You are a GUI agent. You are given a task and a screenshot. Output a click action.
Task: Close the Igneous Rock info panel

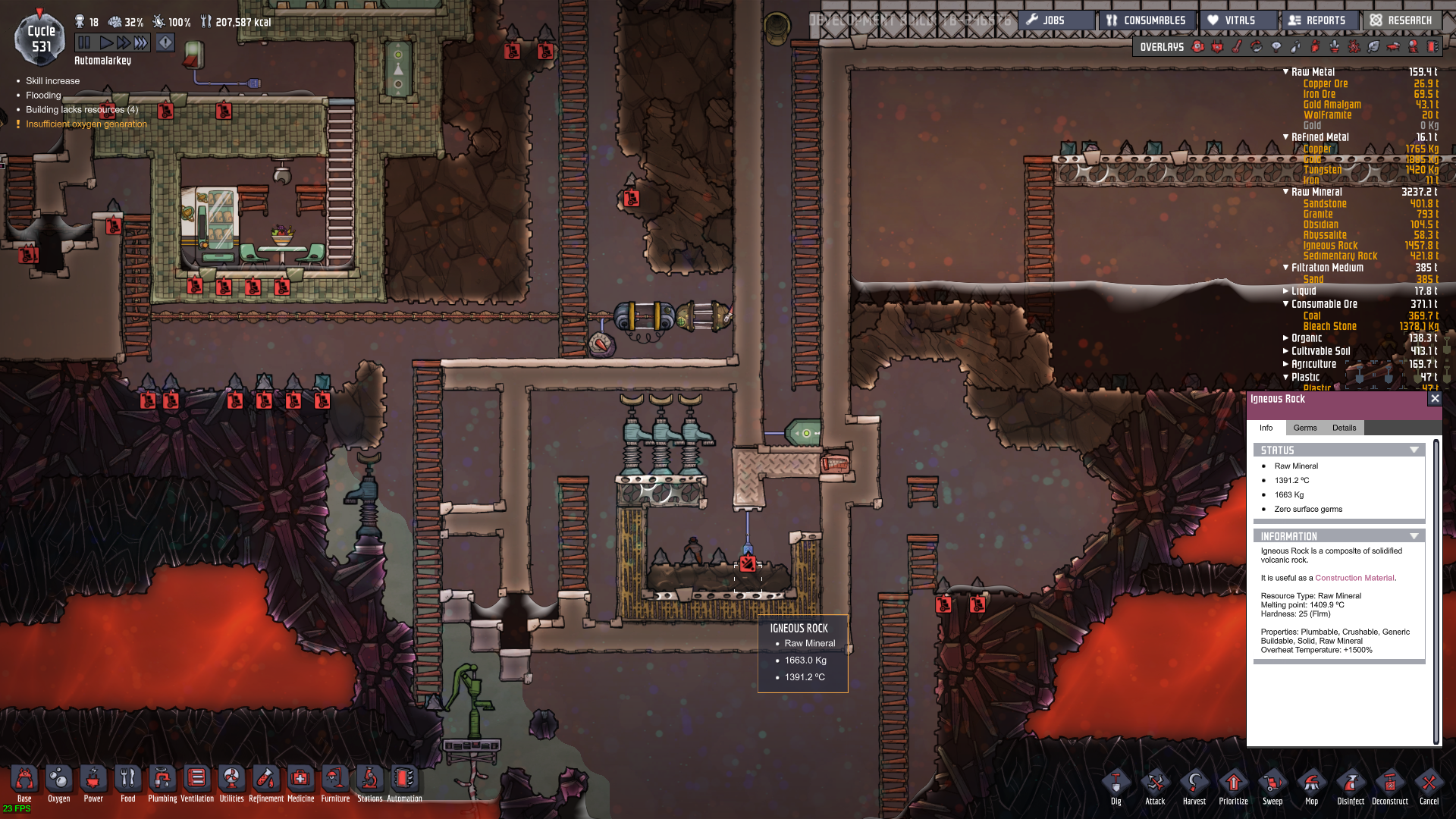coord(1434,398)
